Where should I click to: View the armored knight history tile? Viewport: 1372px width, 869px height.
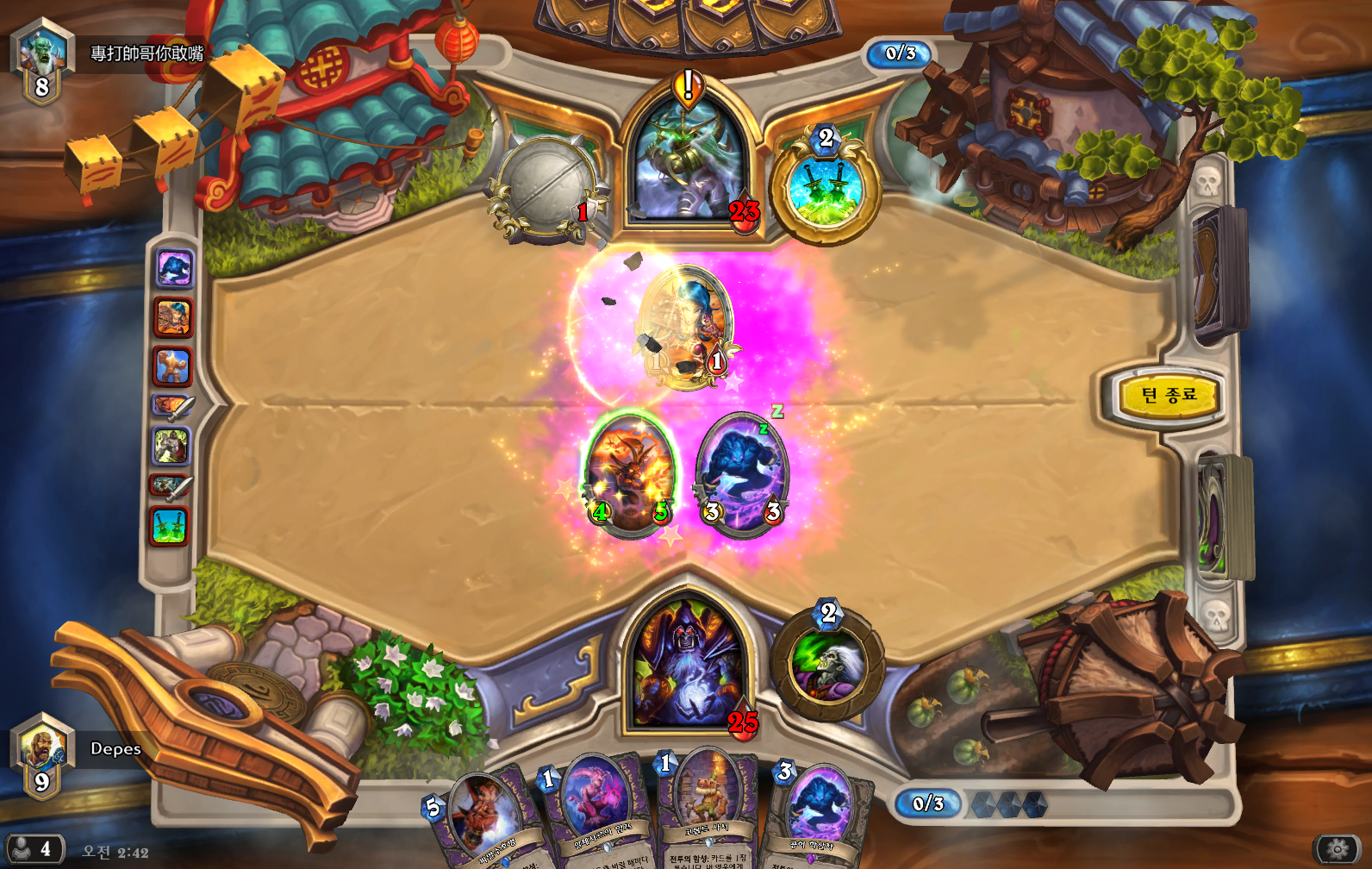pyautogui.click(x=171, y=447)
